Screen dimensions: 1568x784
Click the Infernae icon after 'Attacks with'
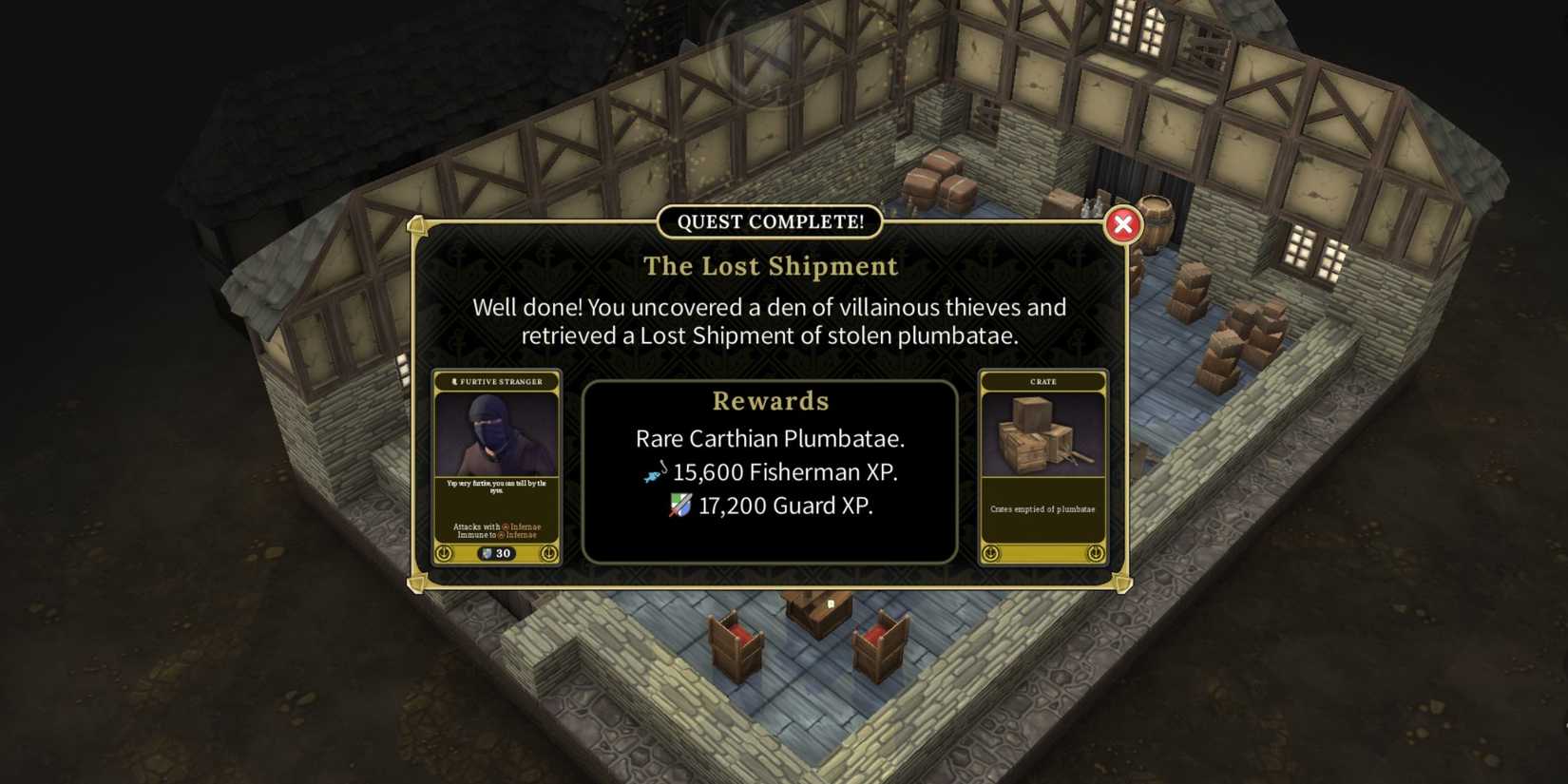(505, 526)
